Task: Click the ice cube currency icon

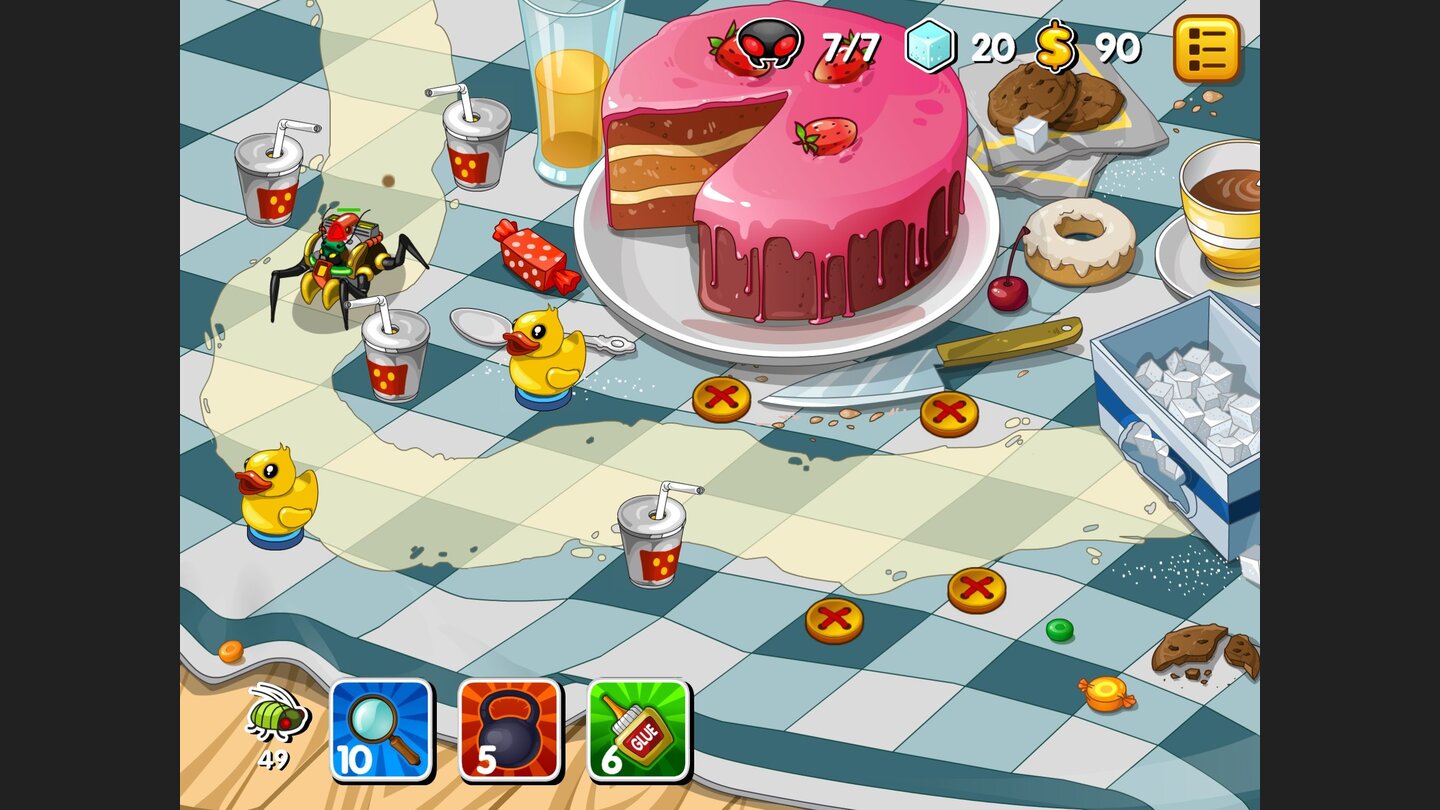Action: [x=929, y=45]
